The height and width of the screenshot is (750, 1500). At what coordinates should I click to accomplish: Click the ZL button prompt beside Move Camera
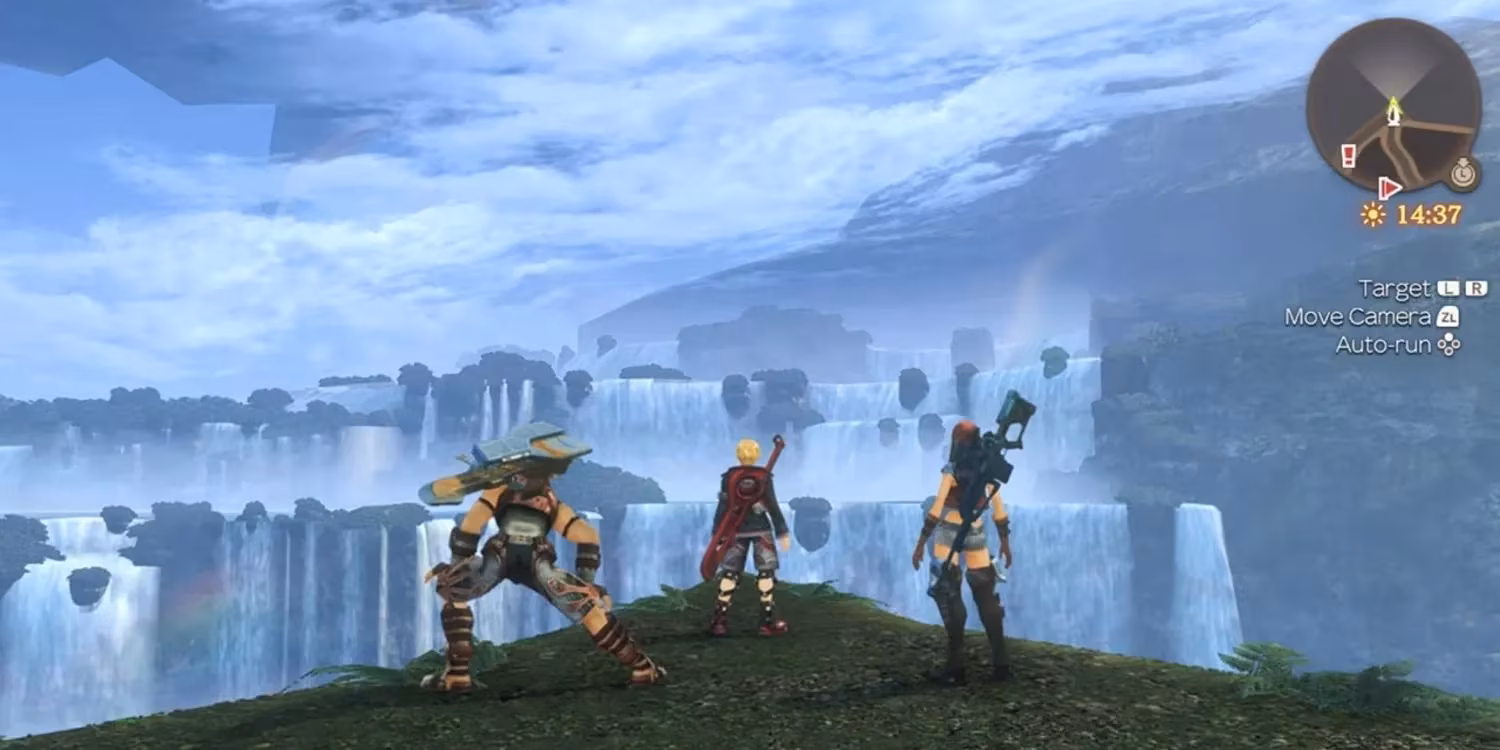point(1446,315)
